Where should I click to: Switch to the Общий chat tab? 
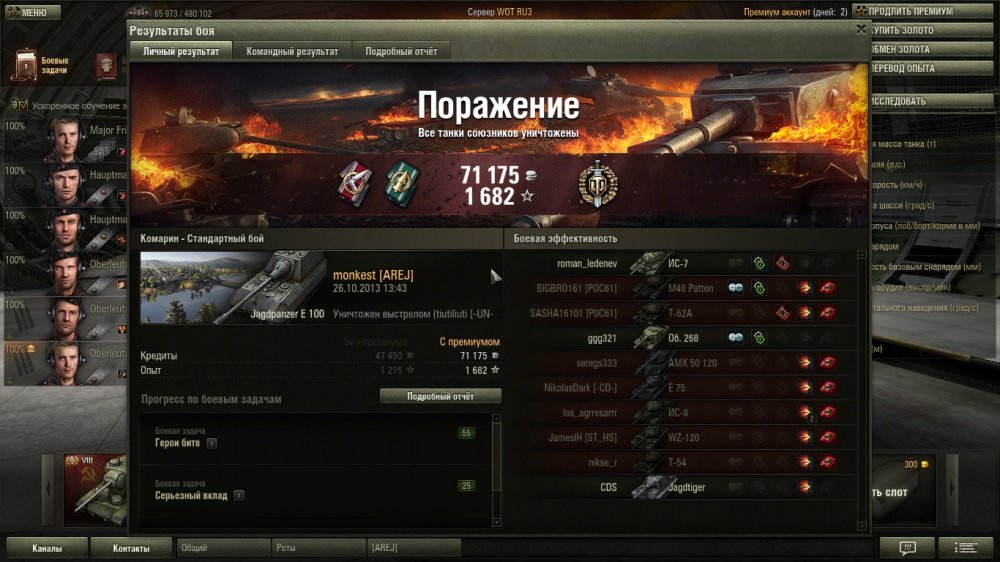[x=222, y=548]
